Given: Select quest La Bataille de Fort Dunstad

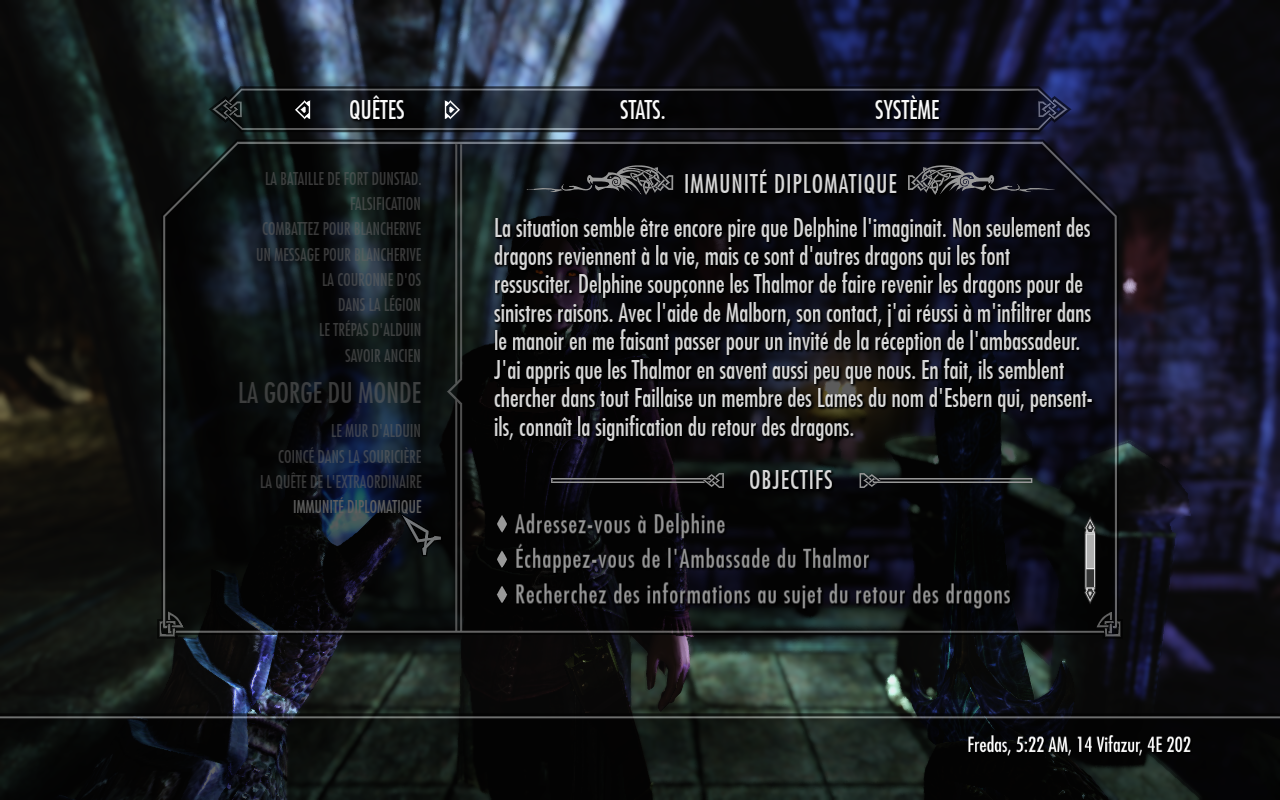Looking at the screenshot, I should click(x=343, y=179).
